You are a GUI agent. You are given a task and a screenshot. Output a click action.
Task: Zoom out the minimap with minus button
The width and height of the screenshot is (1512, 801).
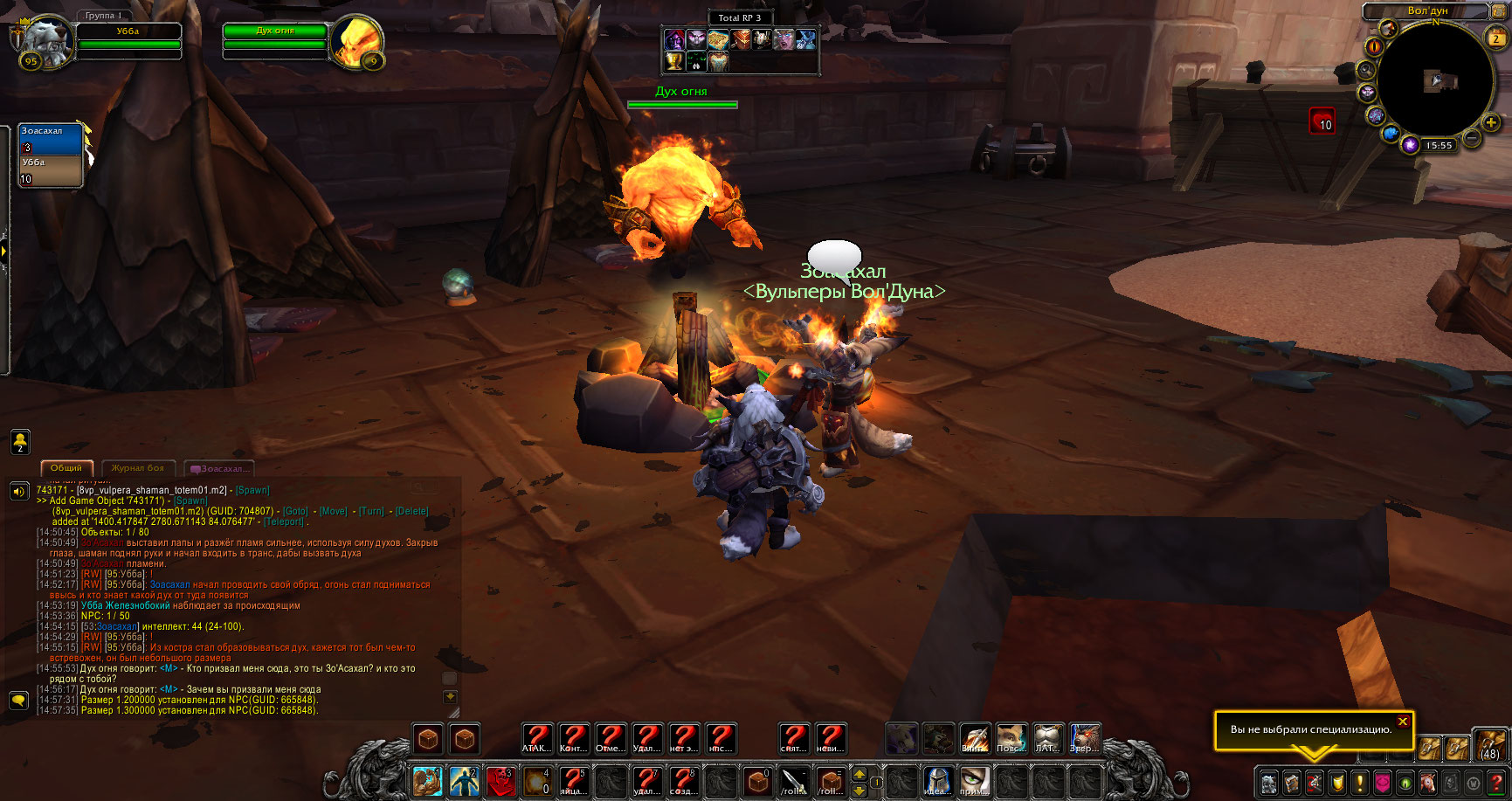click(x=1472, y=138)
